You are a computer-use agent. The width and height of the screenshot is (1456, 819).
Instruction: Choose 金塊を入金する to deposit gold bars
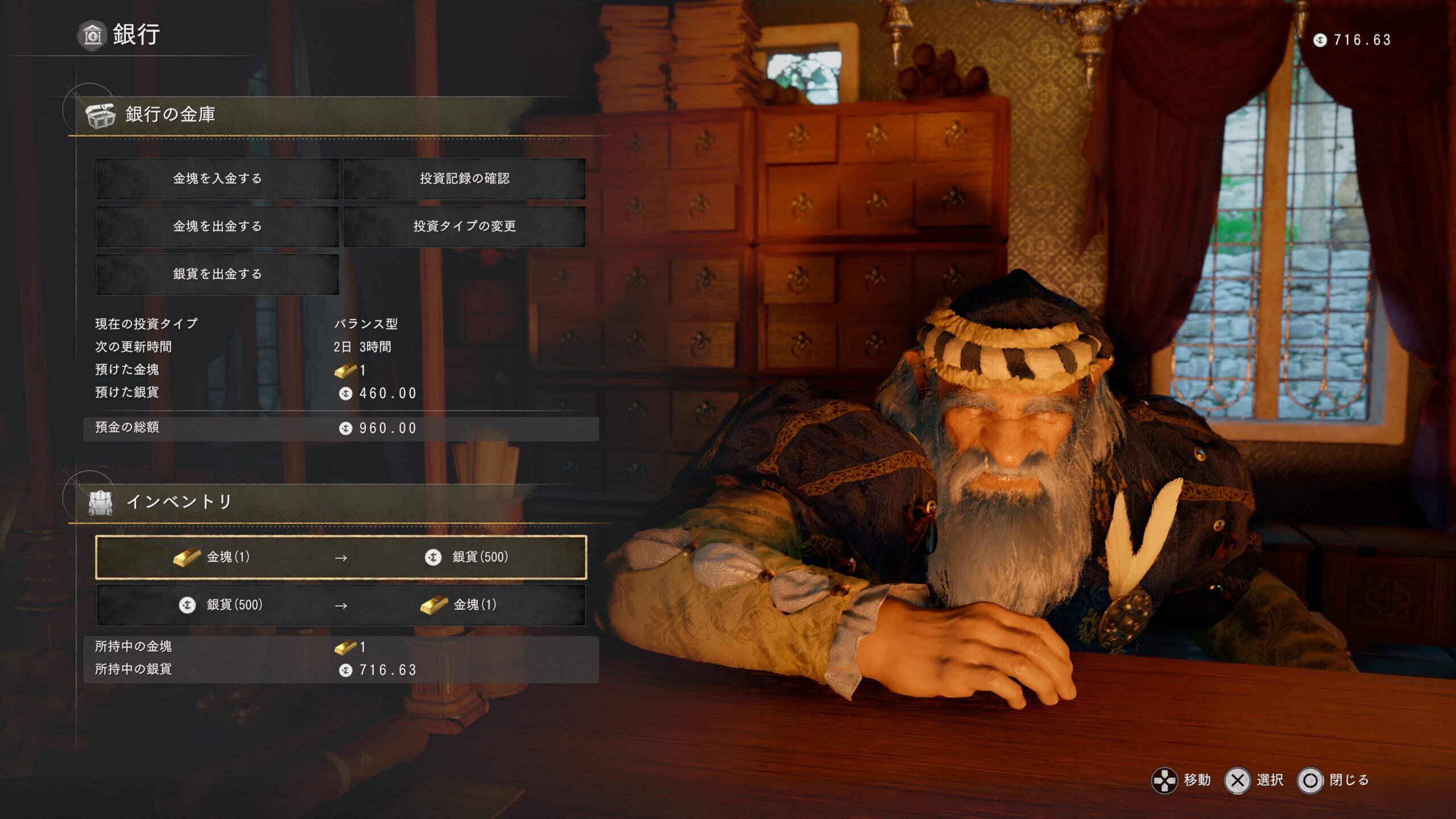click(x=217, y=179)
